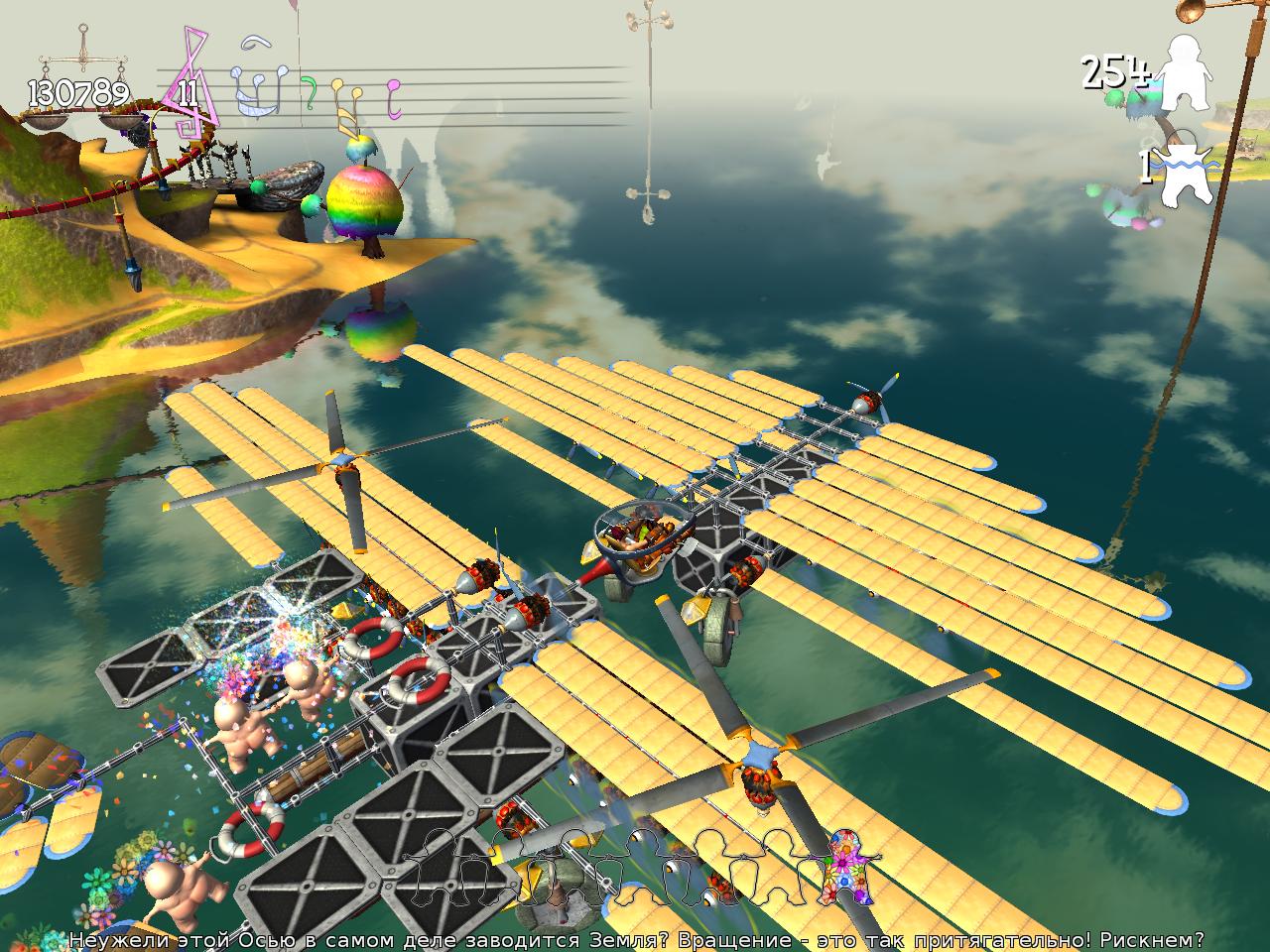Select the drowning baby icon with waves
The width and height of the screenshot is (1270, 952).
click(1185, 173)
